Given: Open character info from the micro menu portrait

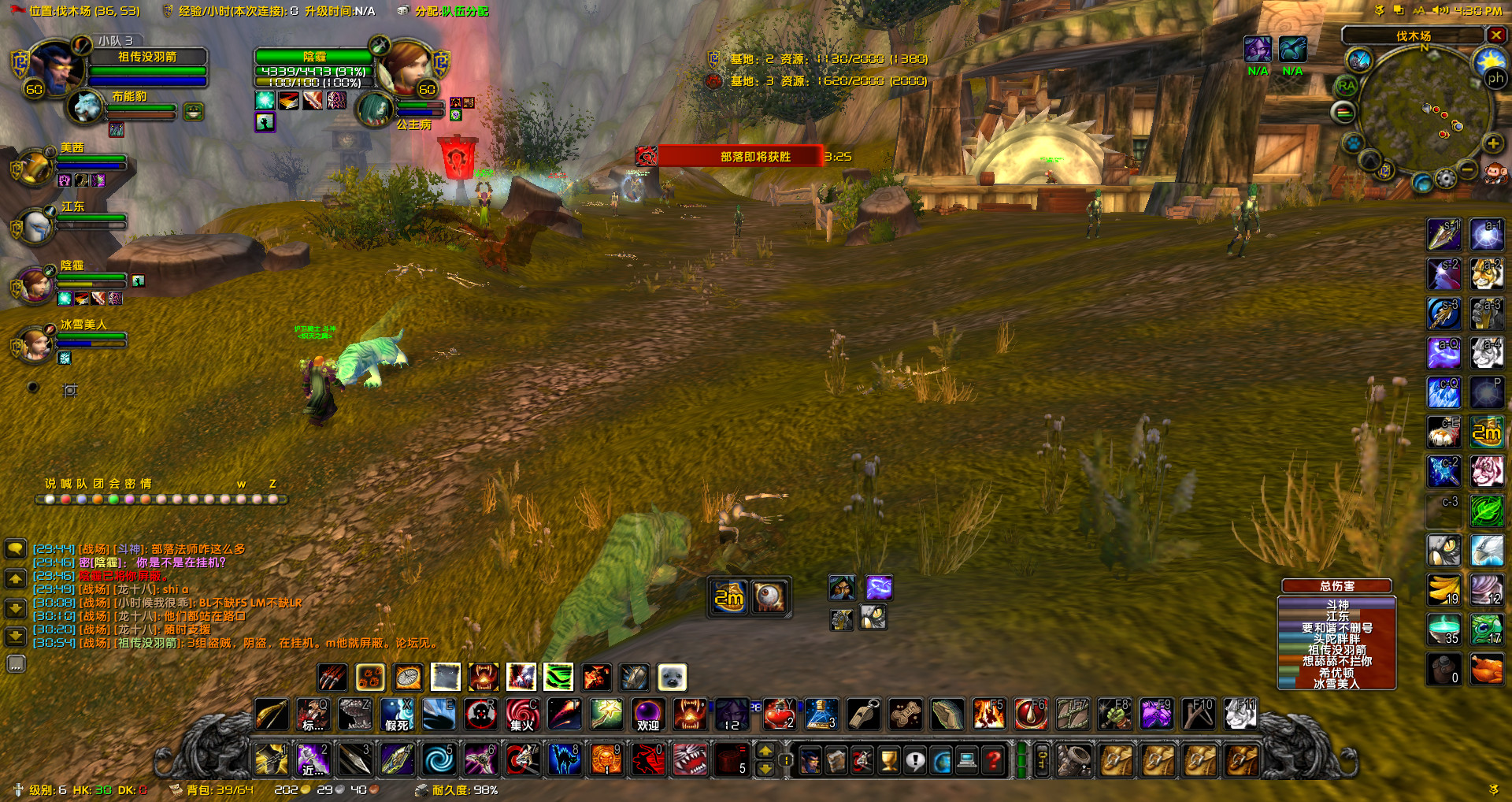Looking at the screenshot, I should click(x=811, y=759).
